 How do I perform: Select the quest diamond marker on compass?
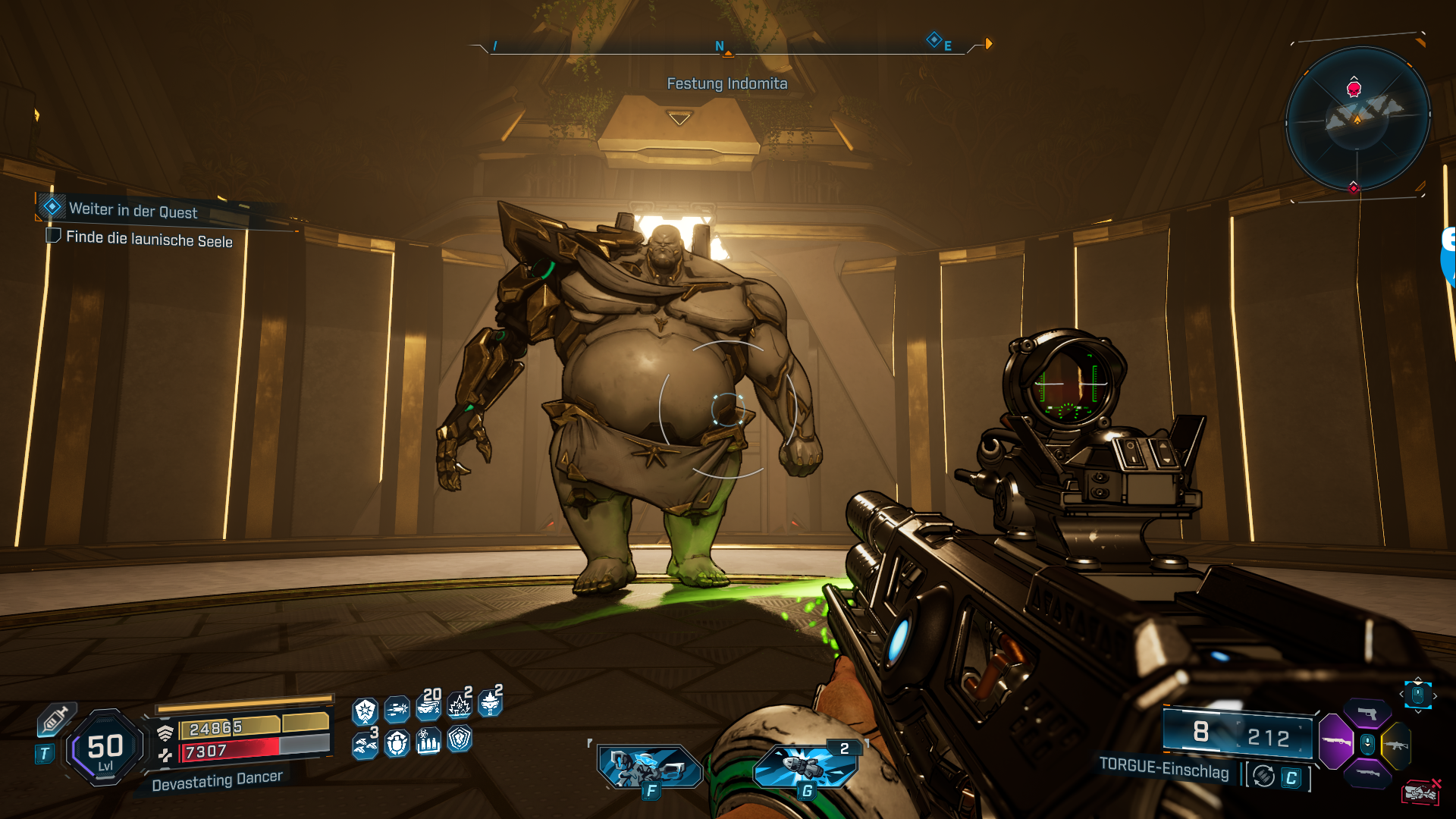pyautogui.click(x=934, y=39)
